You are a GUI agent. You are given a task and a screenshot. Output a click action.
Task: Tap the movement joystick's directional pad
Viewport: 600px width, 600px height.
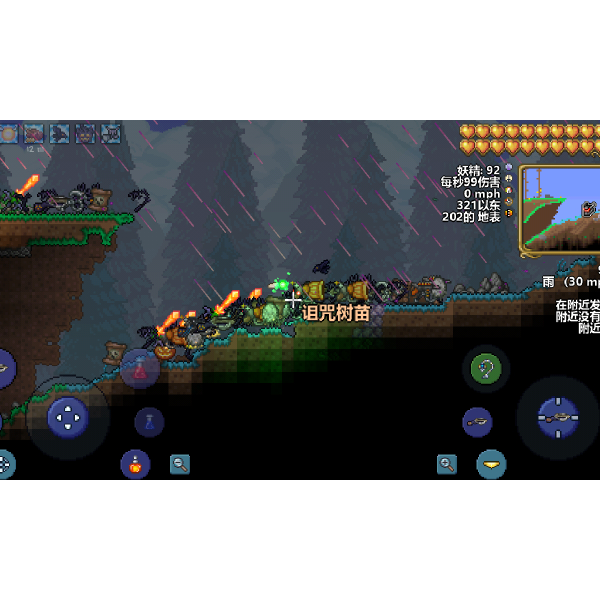click(68, 417)
